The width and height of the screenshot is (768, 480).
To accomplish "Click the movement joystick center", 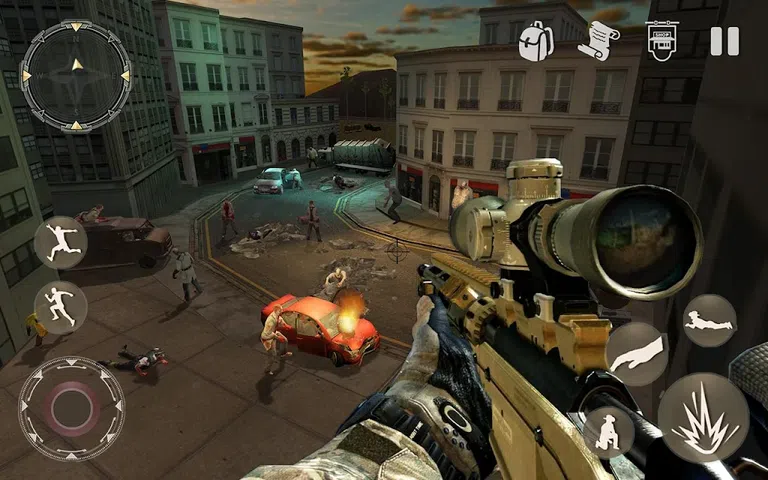I will (x=71, y=407).
